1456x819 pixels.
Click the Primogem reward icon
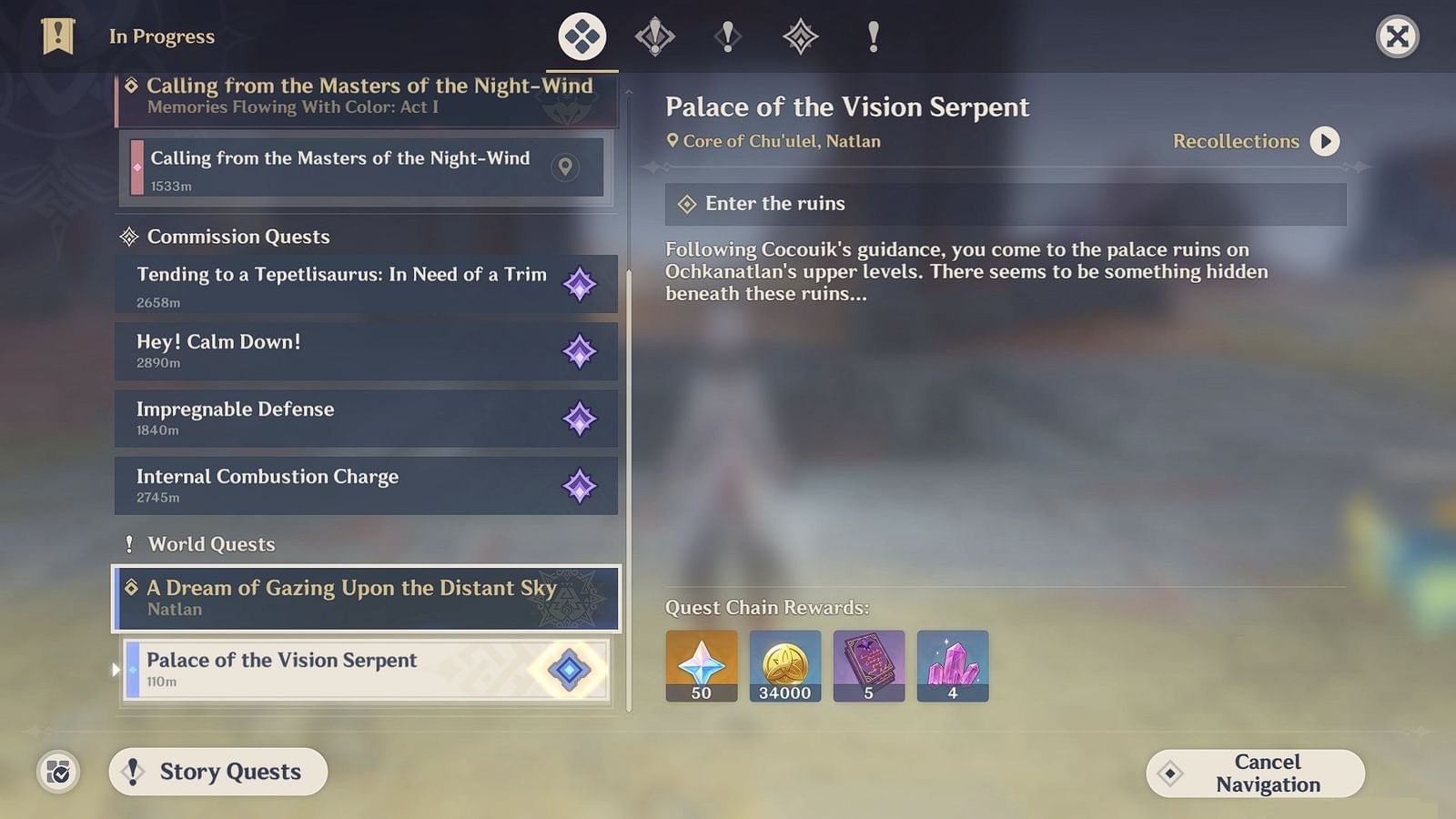pos(700,664)
